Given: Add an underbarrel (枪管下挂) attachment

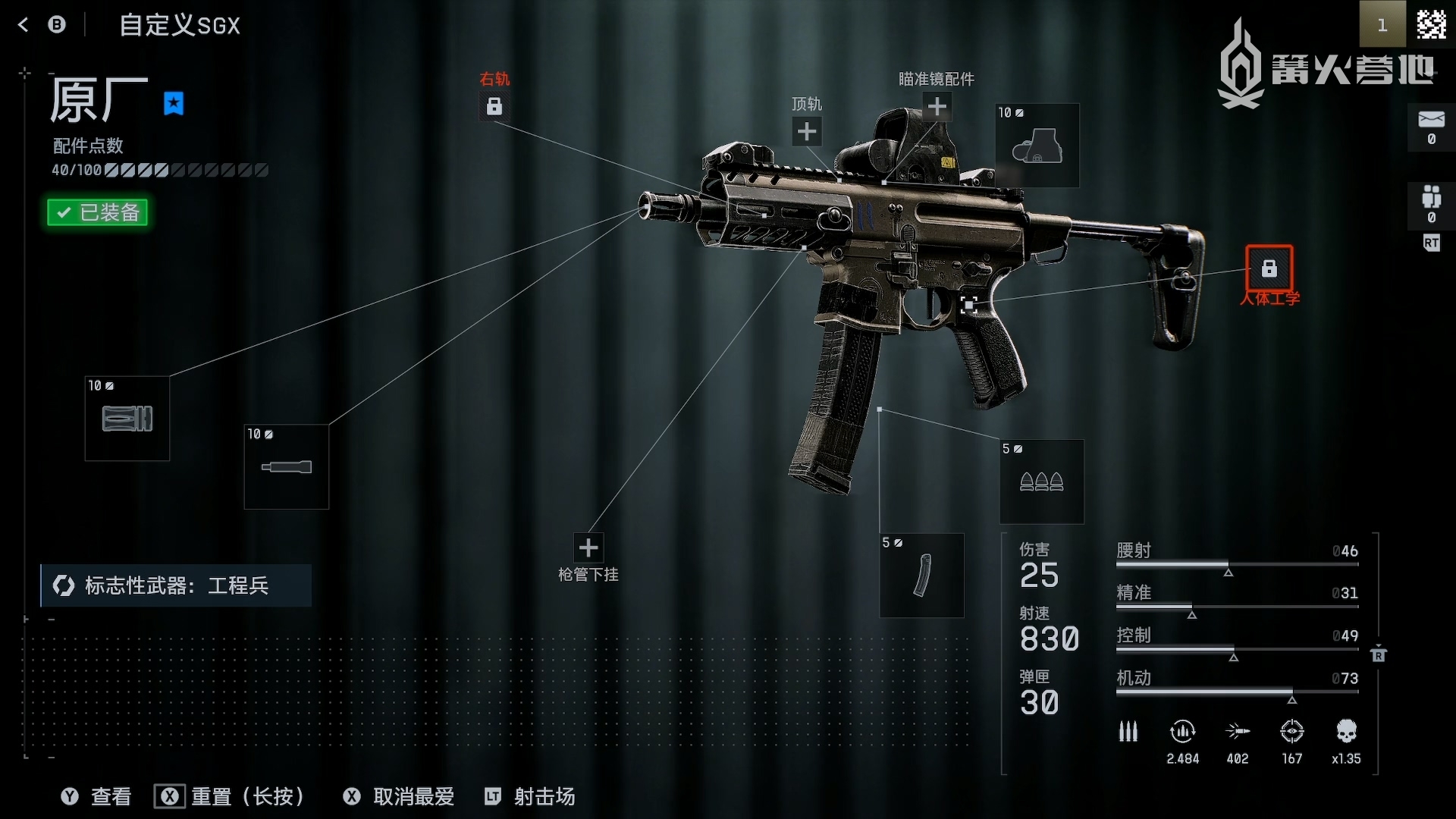Looking at the screenshot, I should pyautogui.click(x=588, y=548).
